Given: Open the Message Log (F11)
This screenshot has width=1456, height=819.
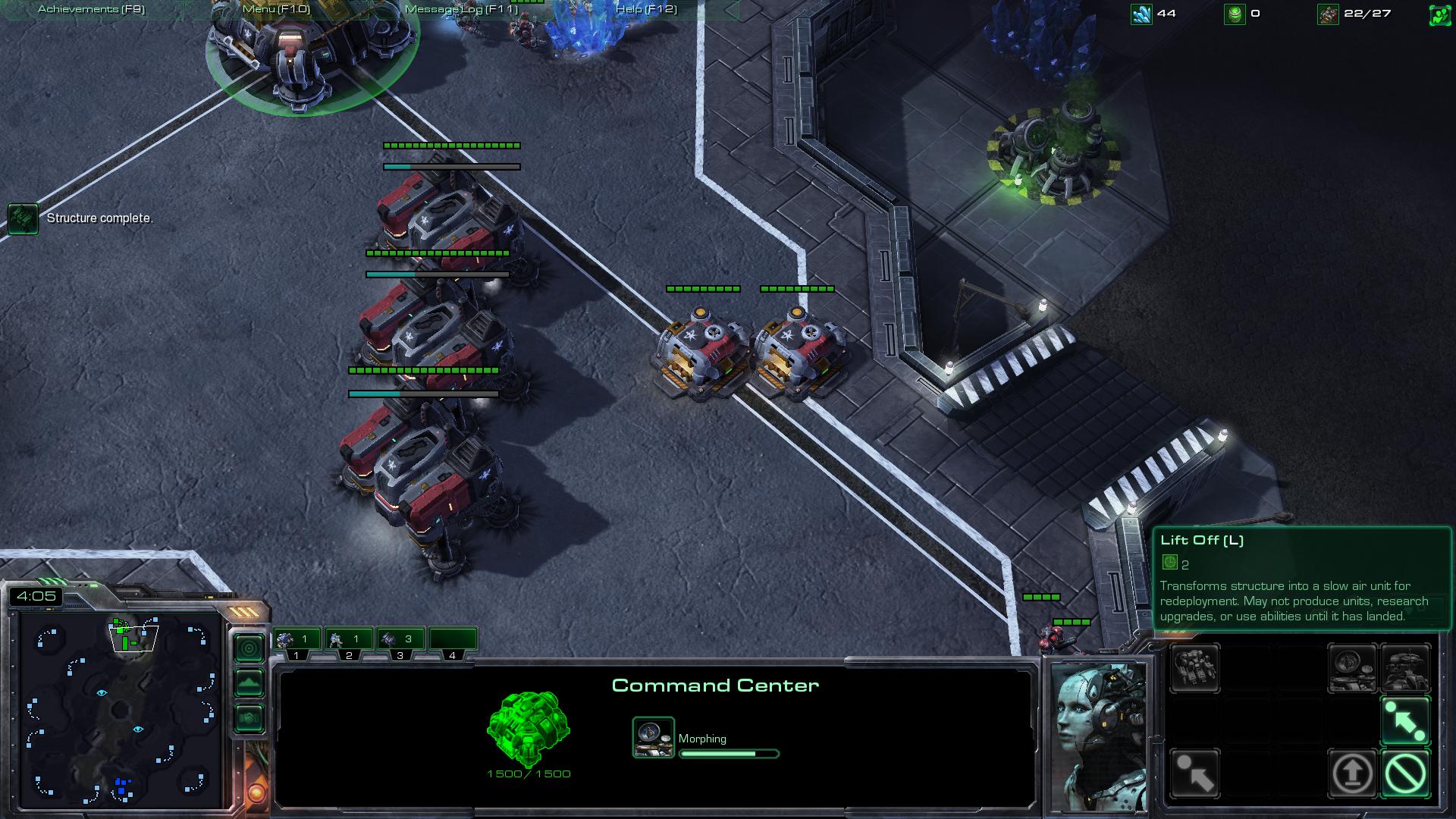Looking at the screenshot, I should [461, 10].
